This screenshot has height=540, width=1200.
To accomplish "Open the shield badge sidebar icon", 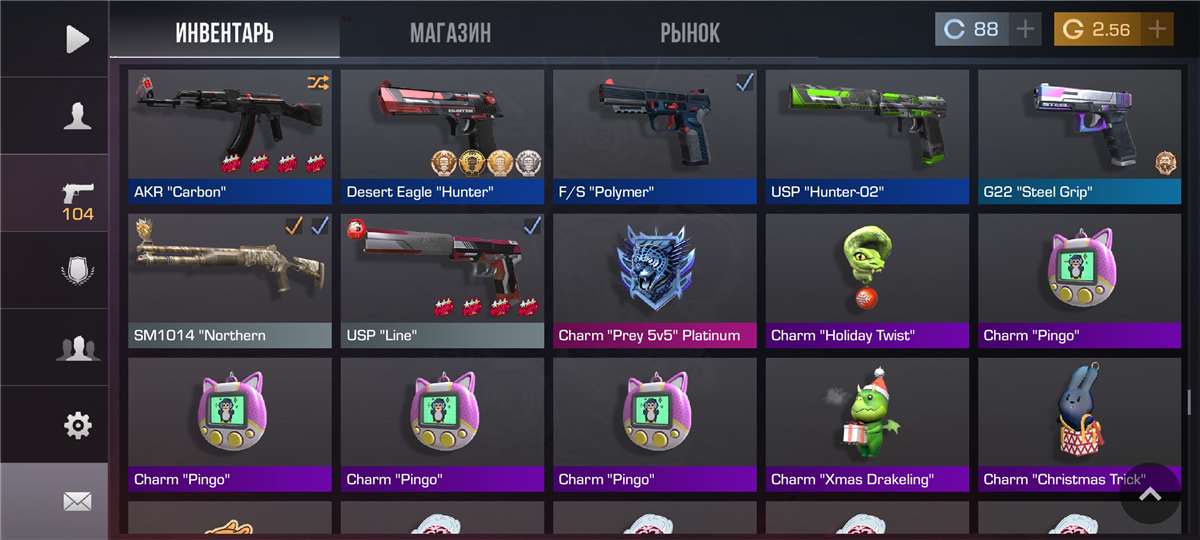I will pos(77,270).
